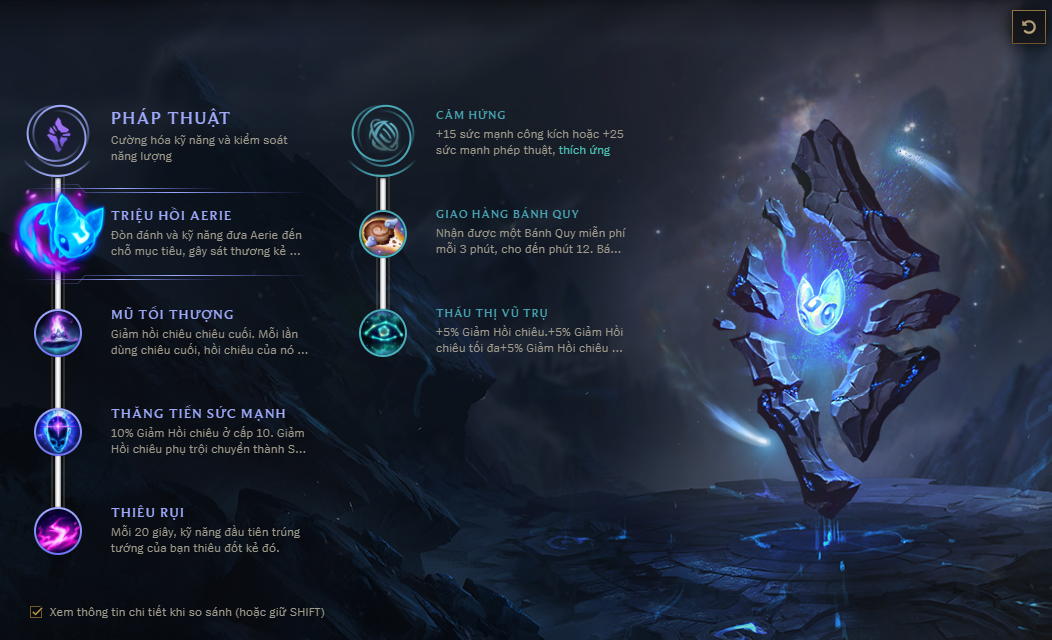Select the Giao Hàng Bánh Quy rune
The image size is (1052, 640).
[383, 232]
